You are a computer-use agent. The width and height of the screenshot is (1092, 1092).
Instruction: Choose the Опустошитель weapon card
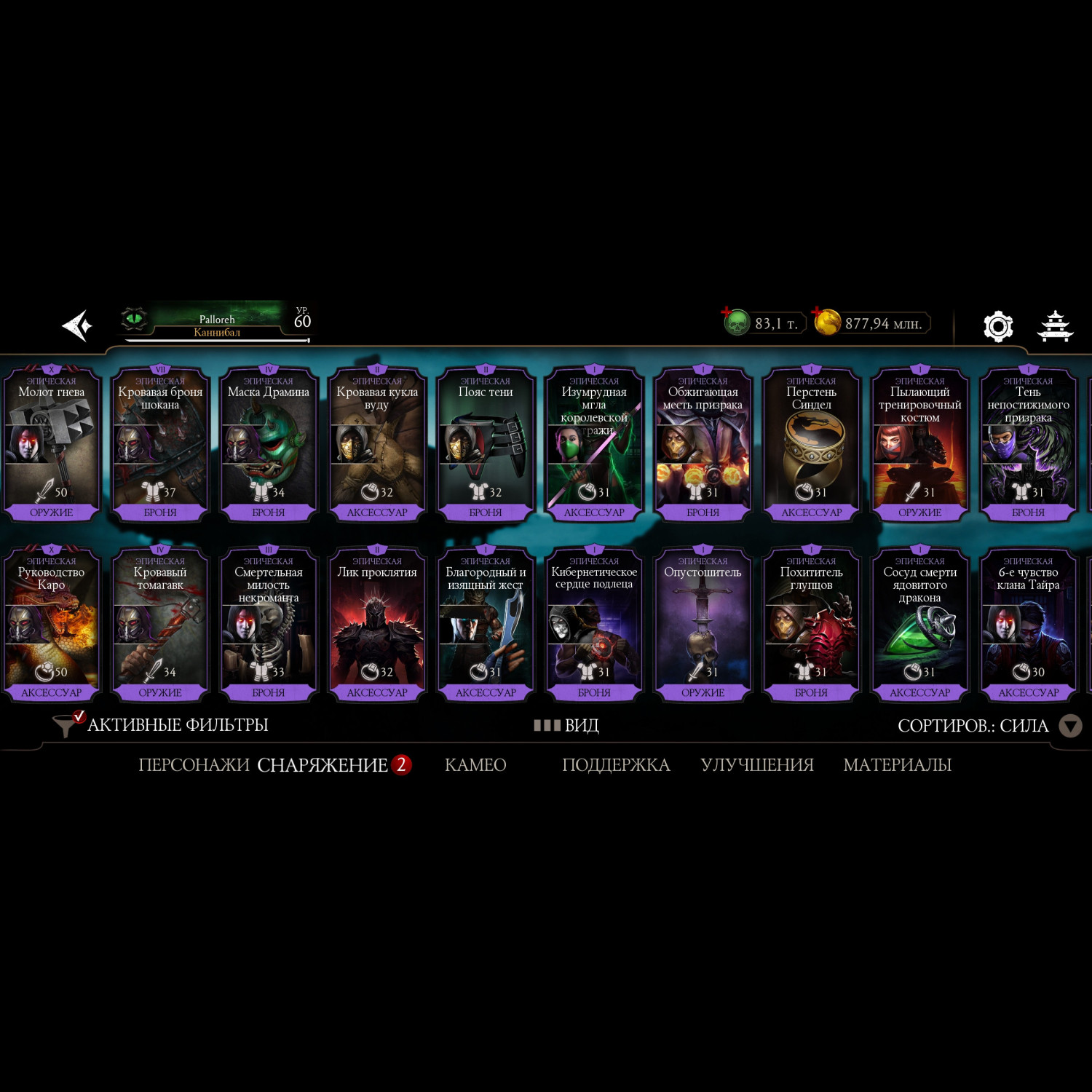click(x=703, y=624)
